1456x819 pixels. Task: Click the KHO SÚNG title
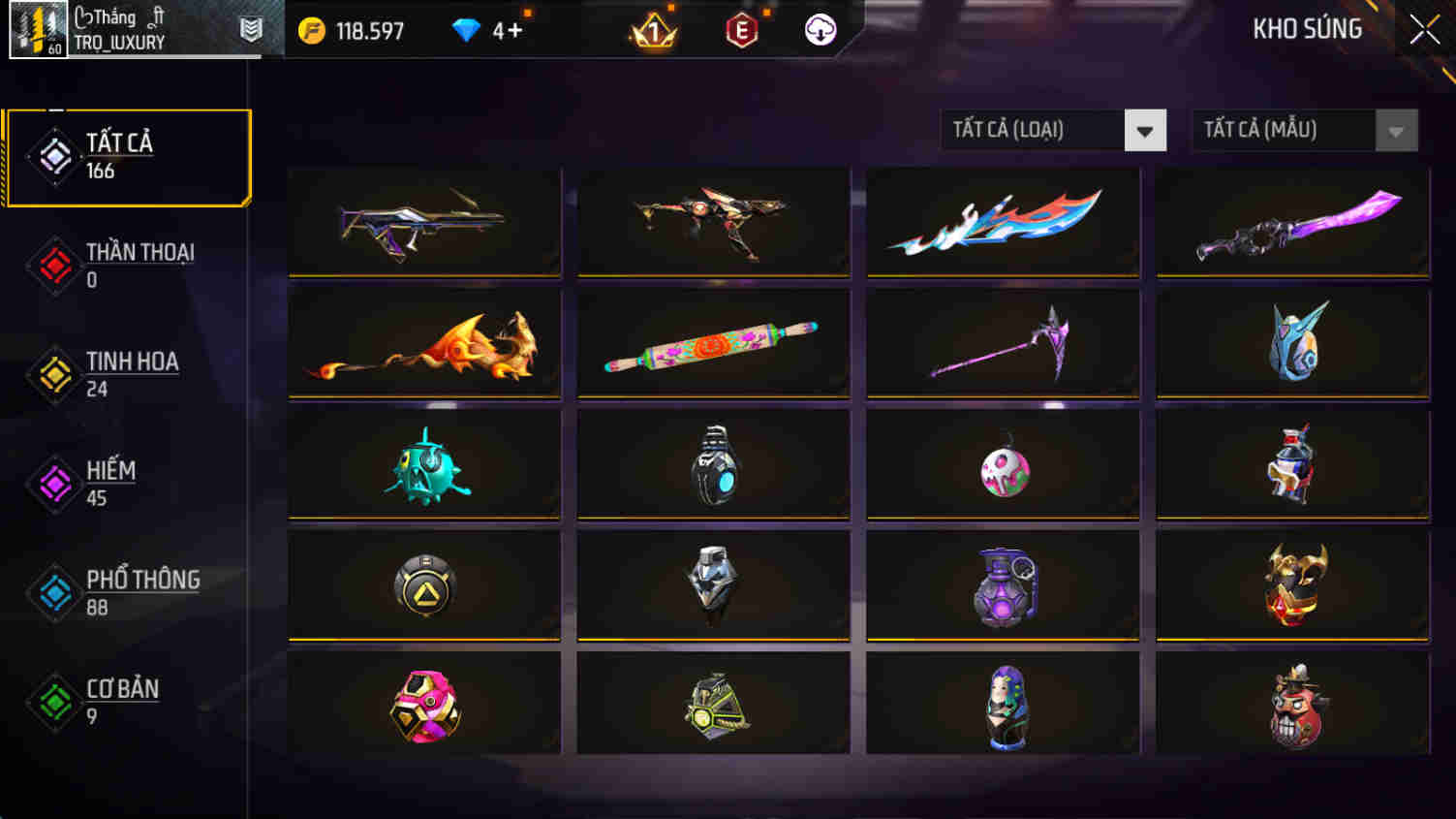tap(1310, 28)
